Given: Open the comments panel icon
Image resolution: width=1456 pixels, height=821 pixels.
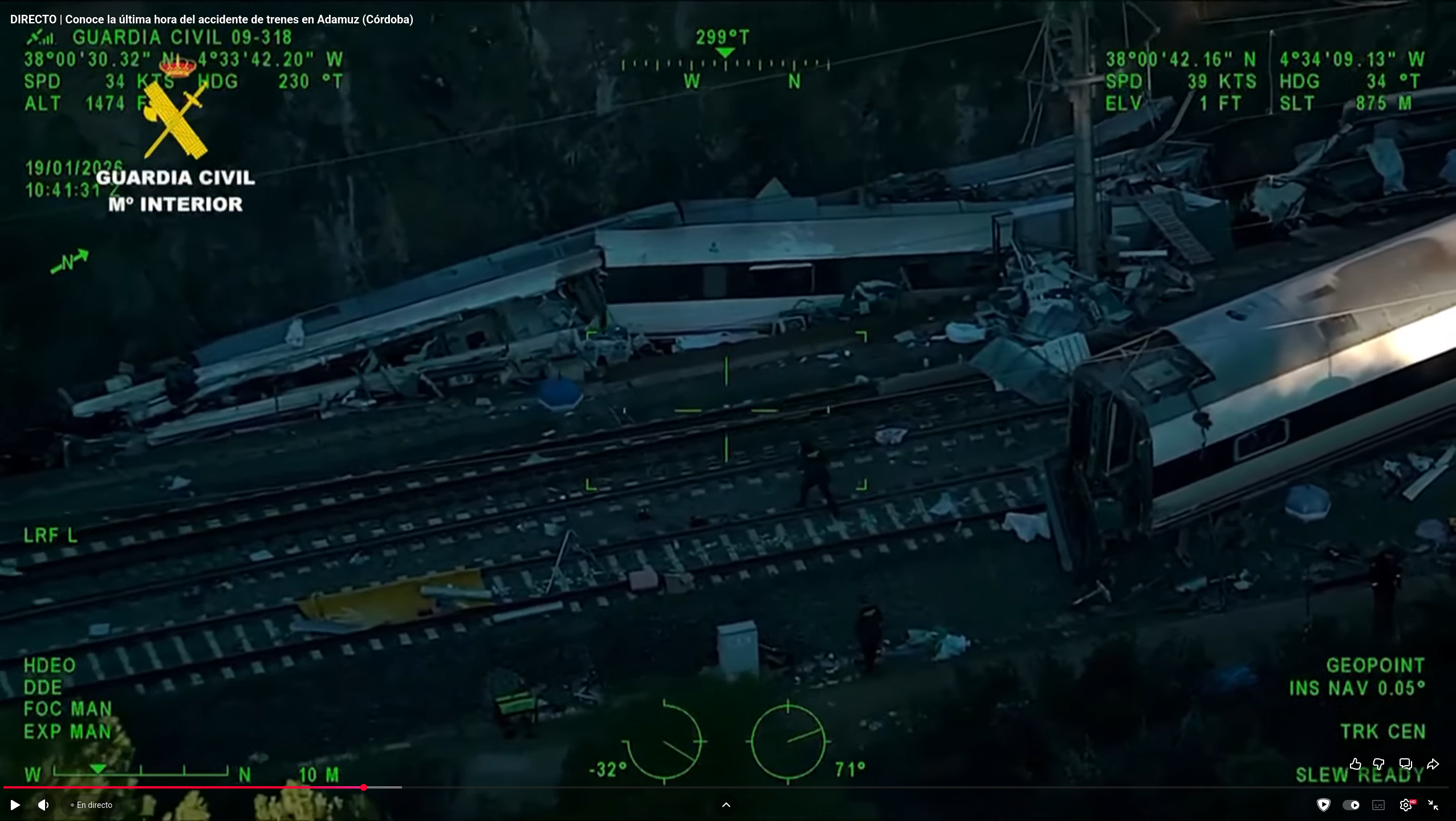Looking at the screenshot, I should [x=1405, y=764].
